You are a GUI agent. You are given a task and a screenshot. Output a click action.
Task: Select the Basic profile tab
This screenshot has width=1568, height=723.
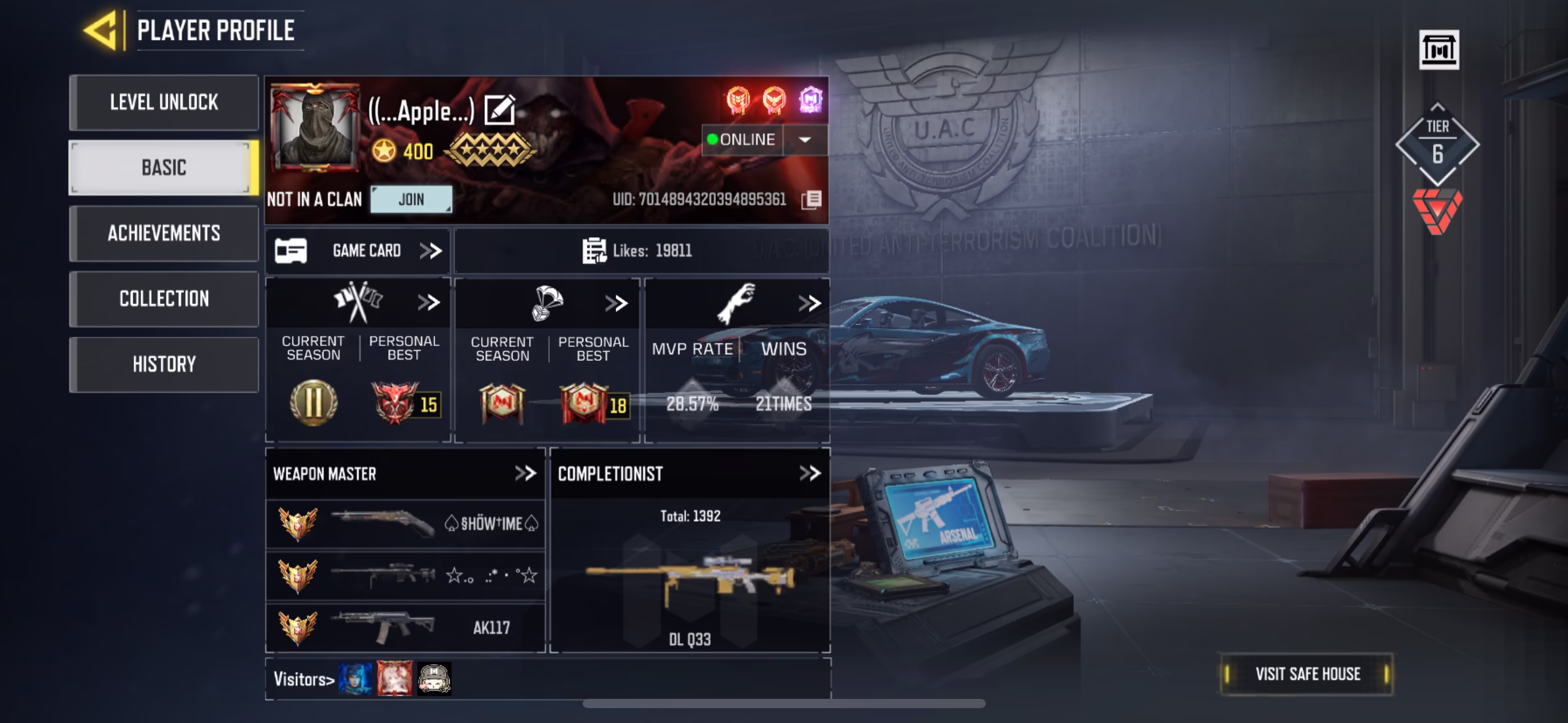(164, 168)
